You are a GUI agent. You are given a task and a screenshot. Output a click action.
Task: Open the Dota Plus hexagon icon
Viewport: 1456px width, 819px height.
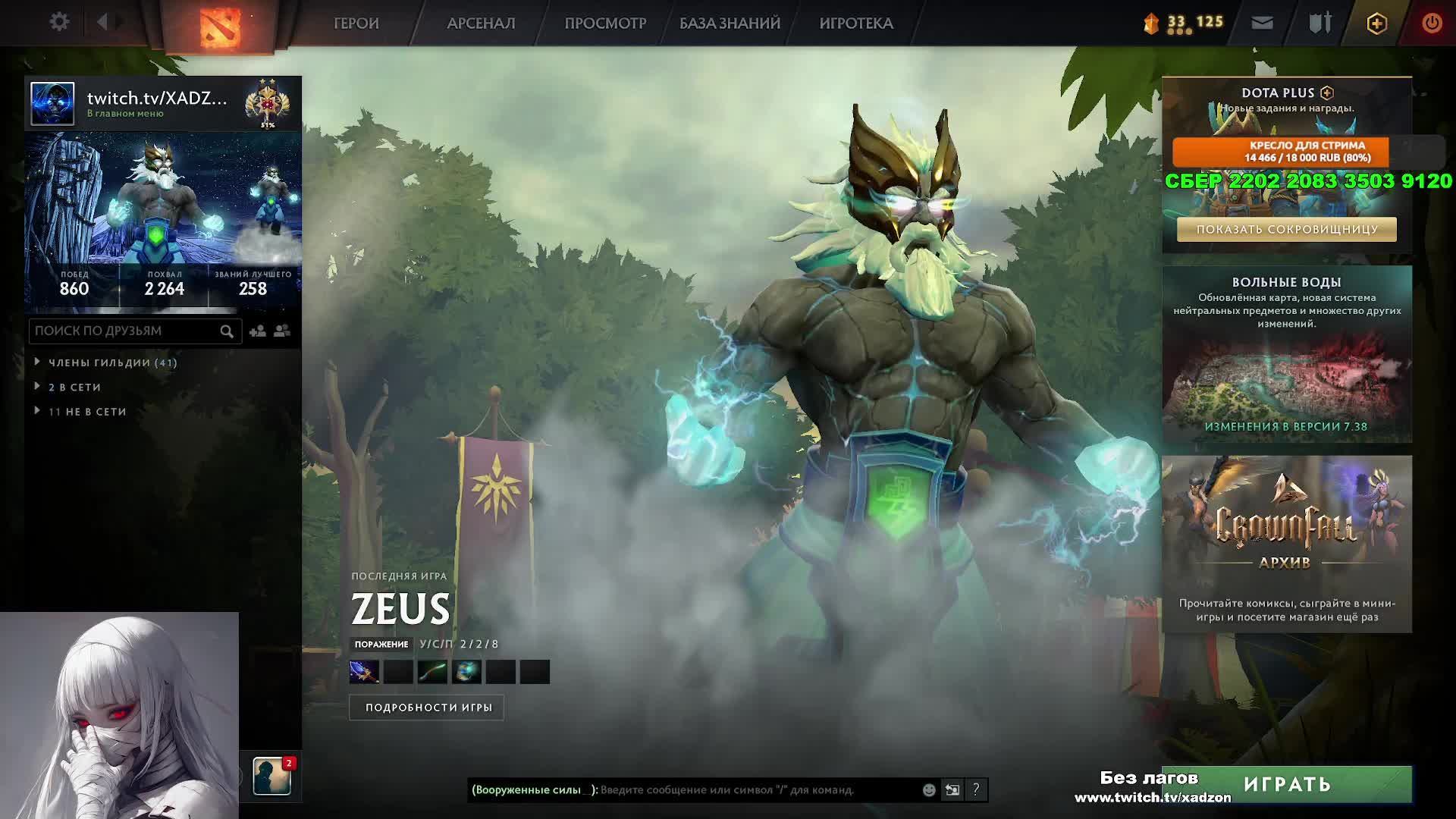[1376, 24]
